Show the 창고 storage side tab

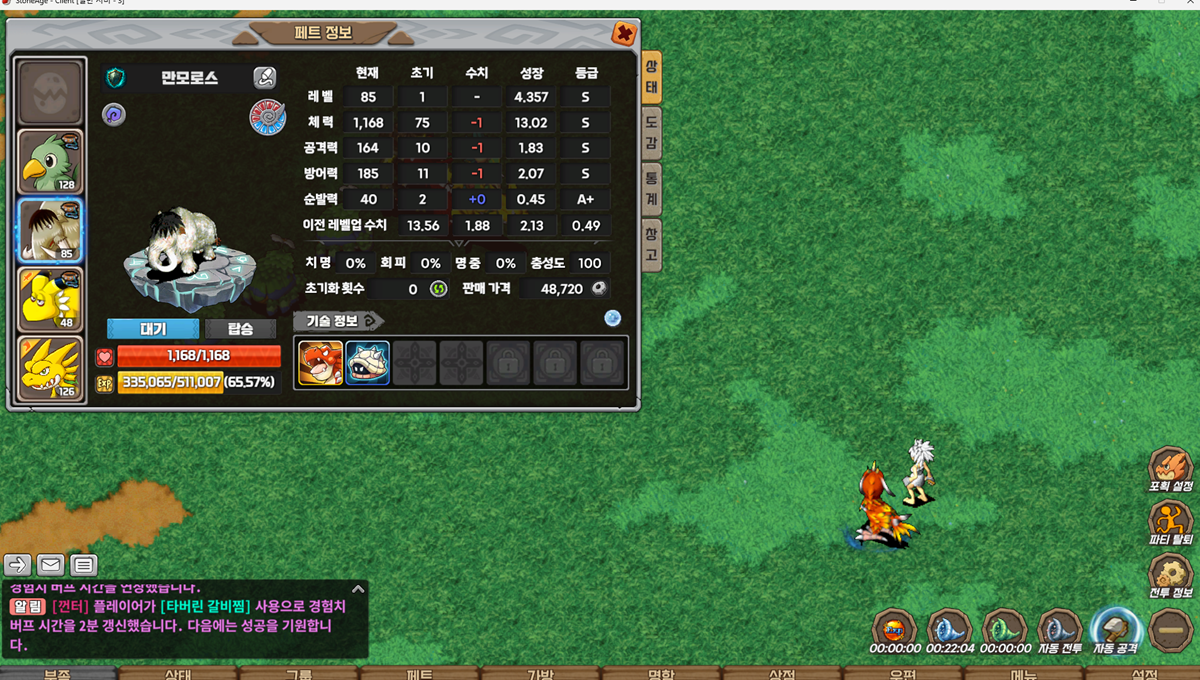[651, 244]
